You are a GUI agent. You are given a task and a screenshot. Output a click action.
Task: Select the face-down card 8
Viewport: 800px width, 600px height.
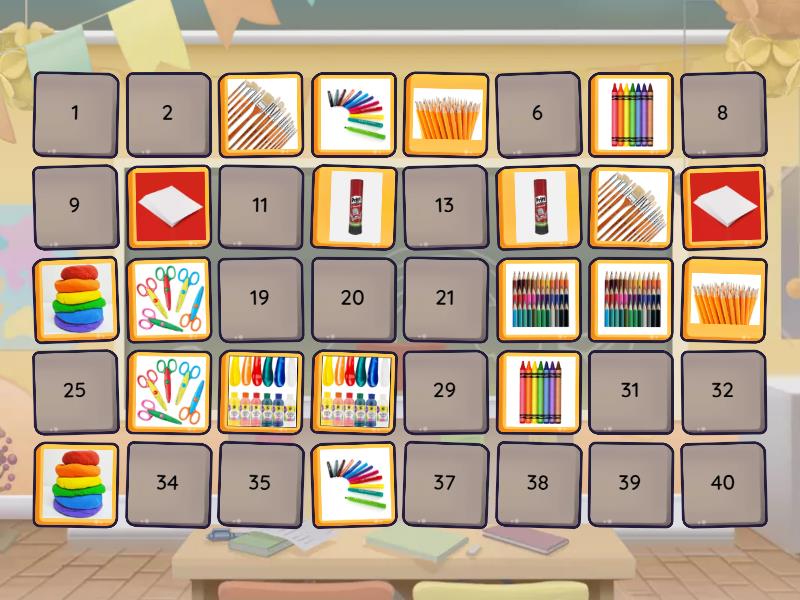click(x=722, y=113)
